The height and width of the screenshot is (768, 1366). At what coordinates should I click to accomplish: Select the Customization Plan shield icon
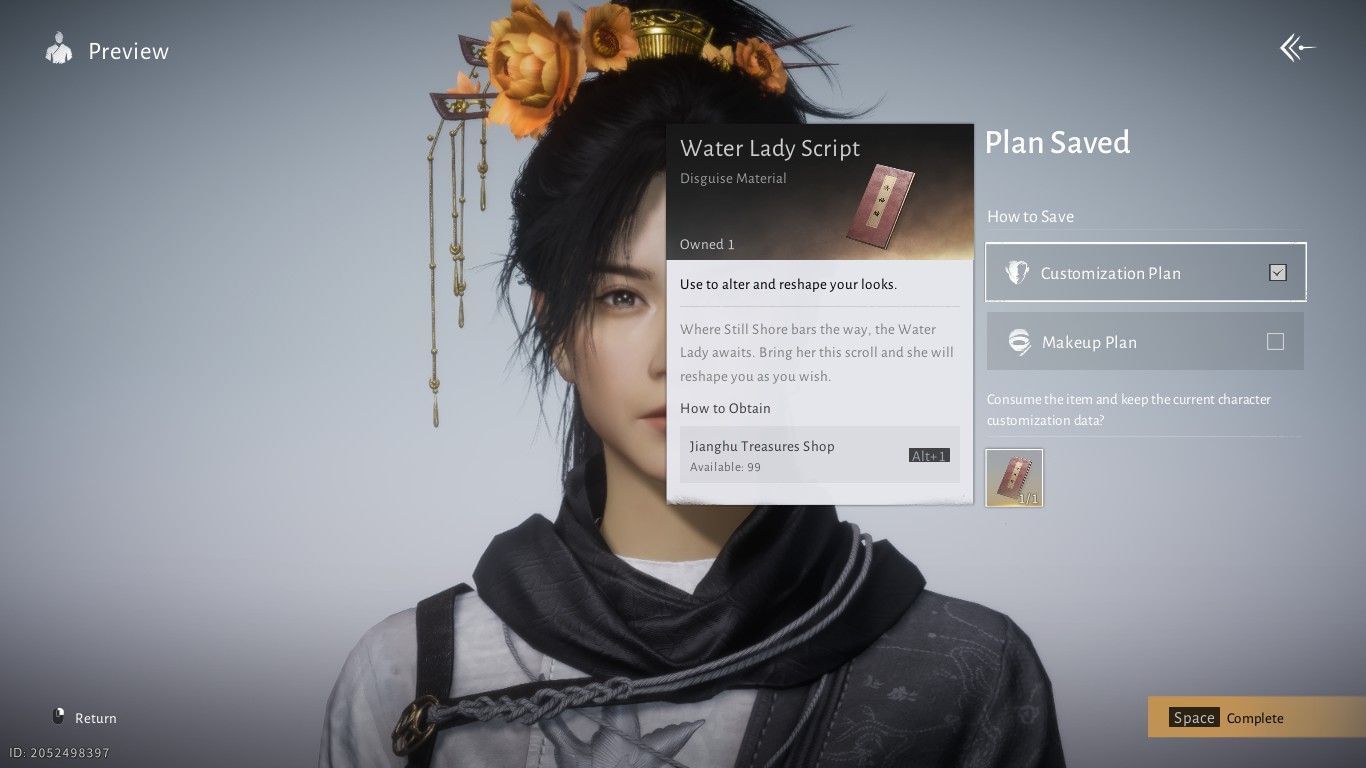coord(1017,272)
